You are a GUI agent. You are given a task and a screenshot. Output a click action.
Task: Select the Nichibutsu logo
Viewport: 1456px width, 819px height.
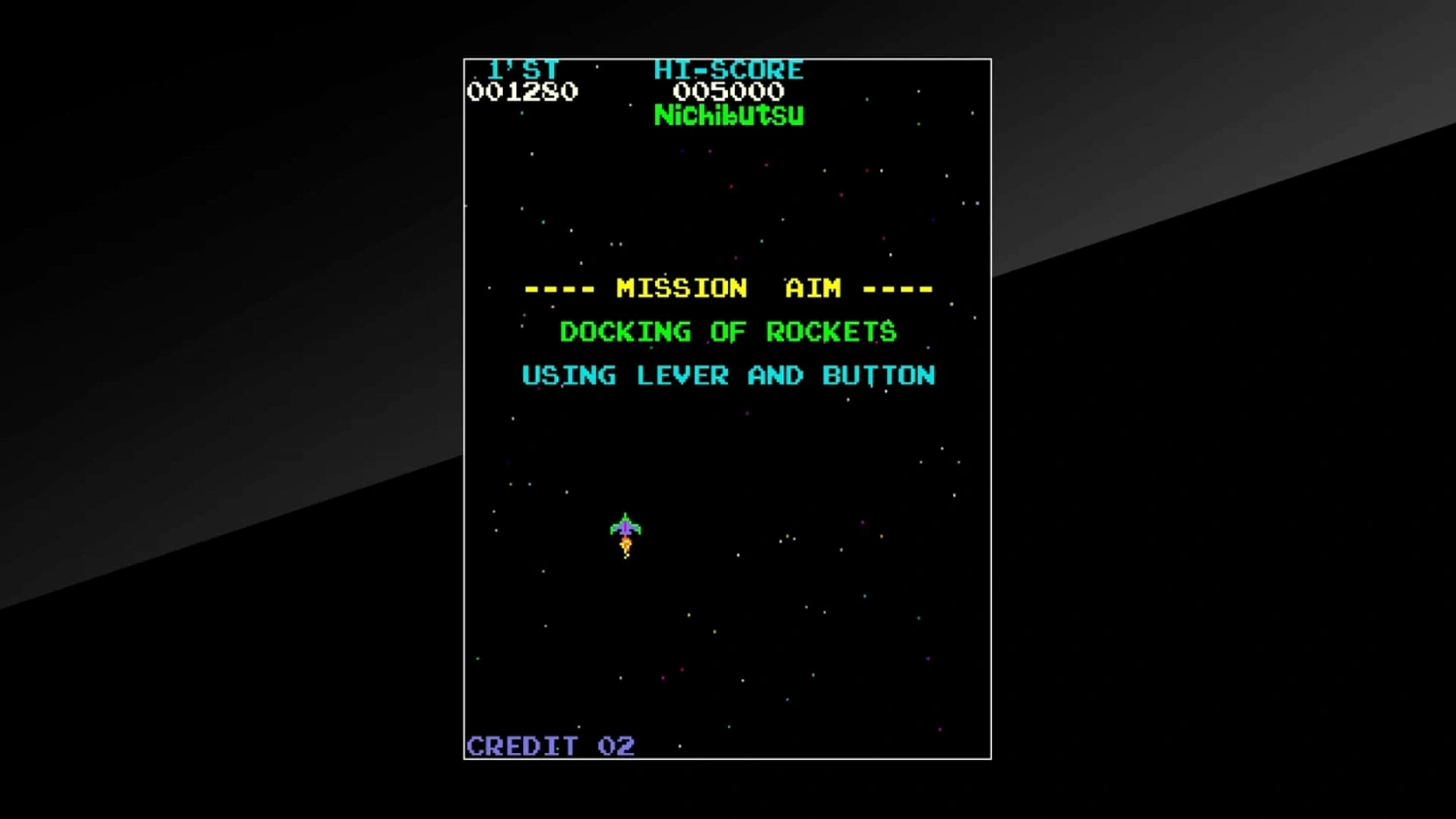coord(728,115)
